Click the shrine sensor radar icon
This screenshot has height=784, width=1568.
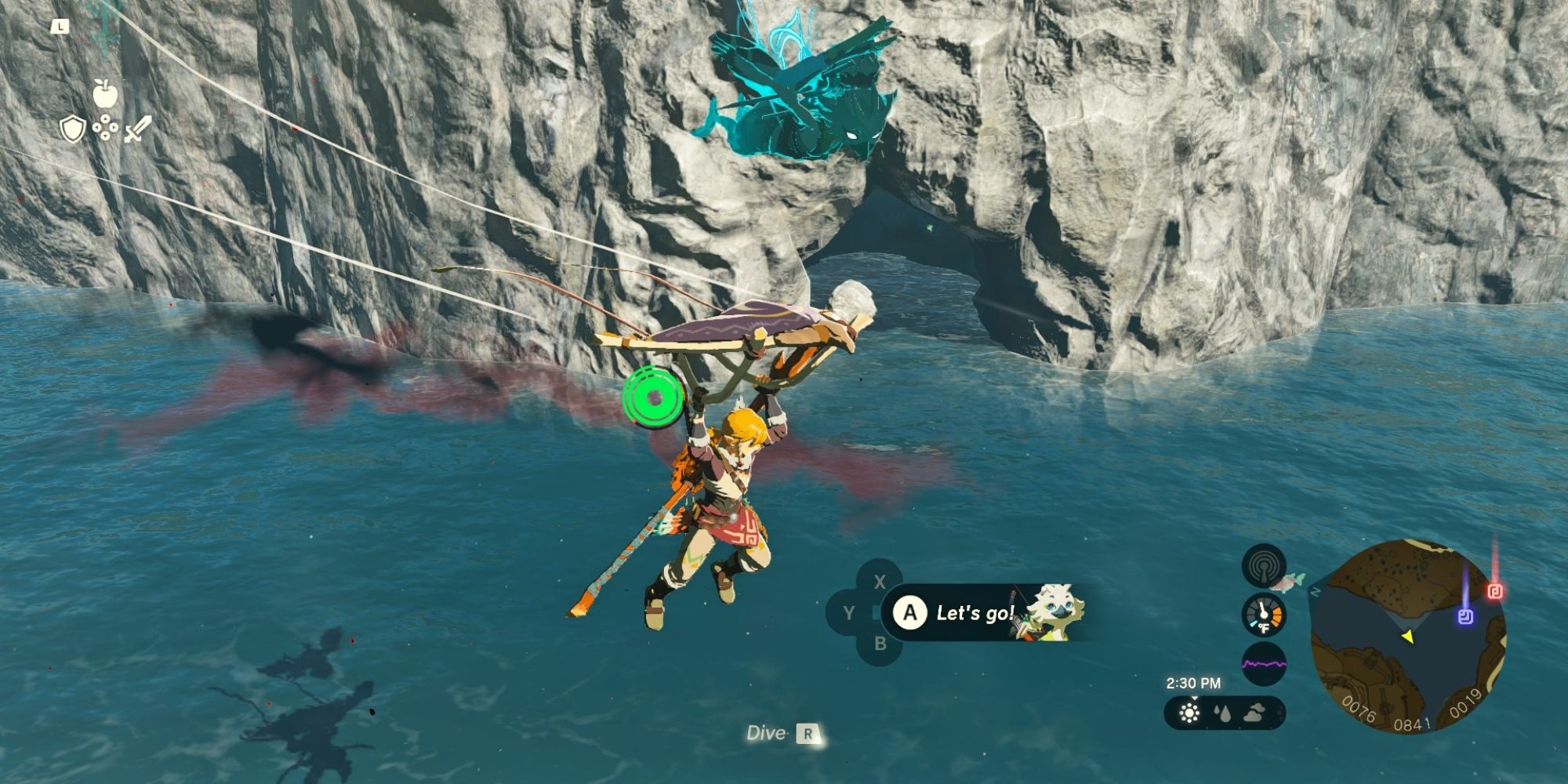pyautogui.click(x=1264, y=566)
